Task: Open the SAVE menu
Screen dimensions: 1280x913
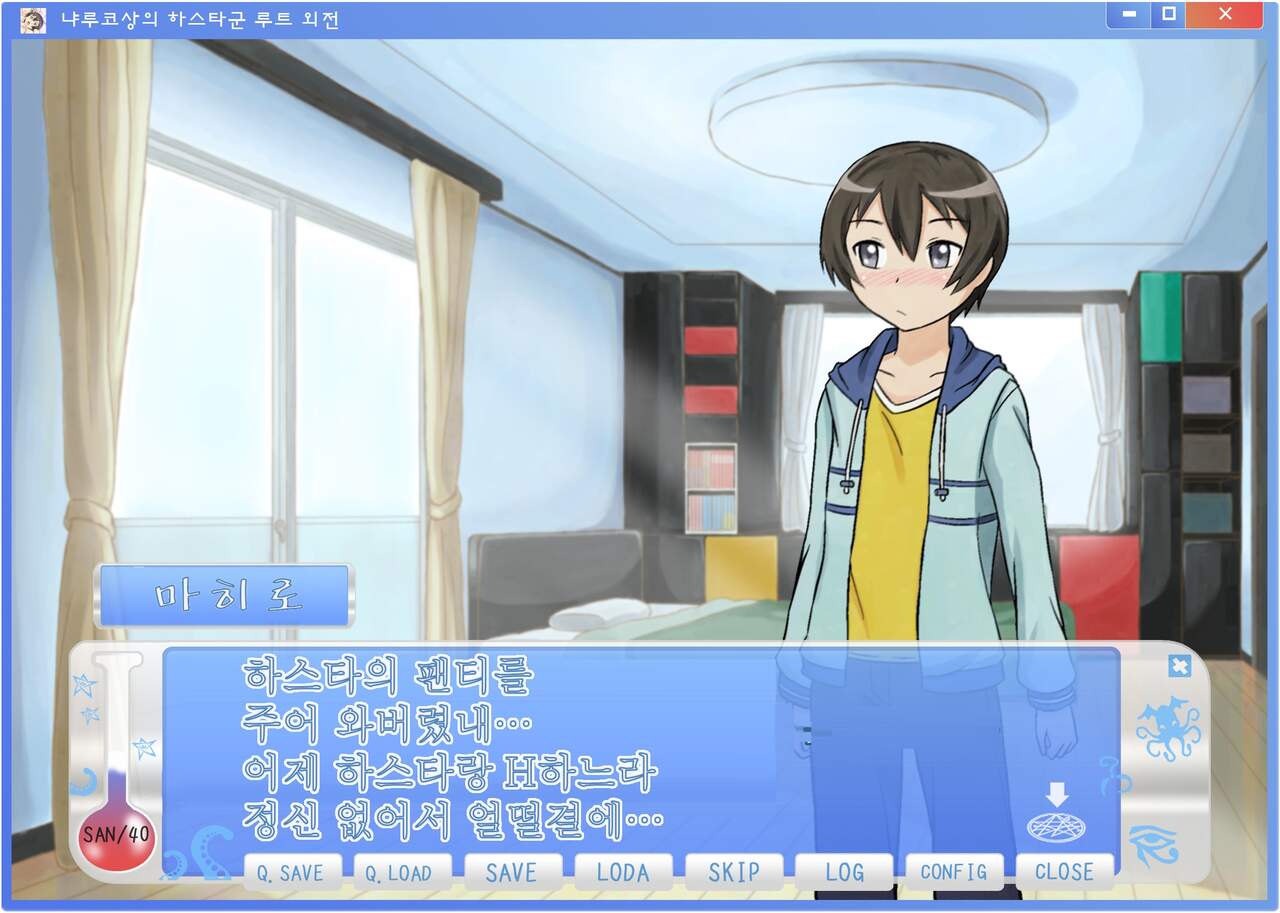Action: pos(511,872)
